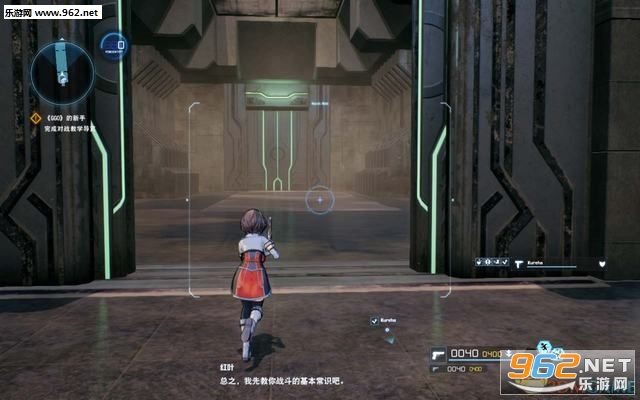Open the tutorial quest objective tracker
Screen dimensions: 640x400
tap(70, 124)
